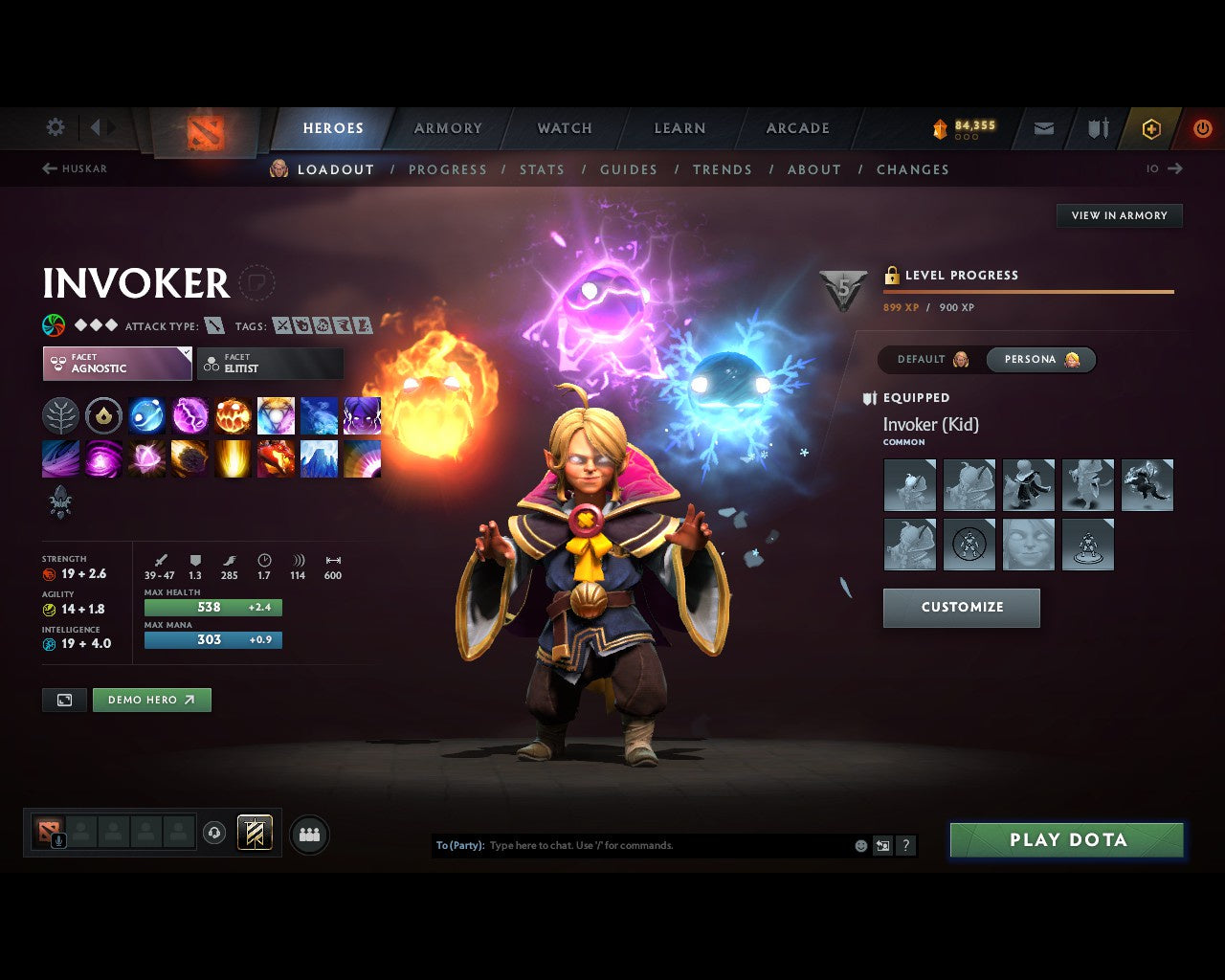Screen dimensions: 1225x980
Task: Go back to previous hero Huskar
Action: pyautogui.click(x=75, y=168)
